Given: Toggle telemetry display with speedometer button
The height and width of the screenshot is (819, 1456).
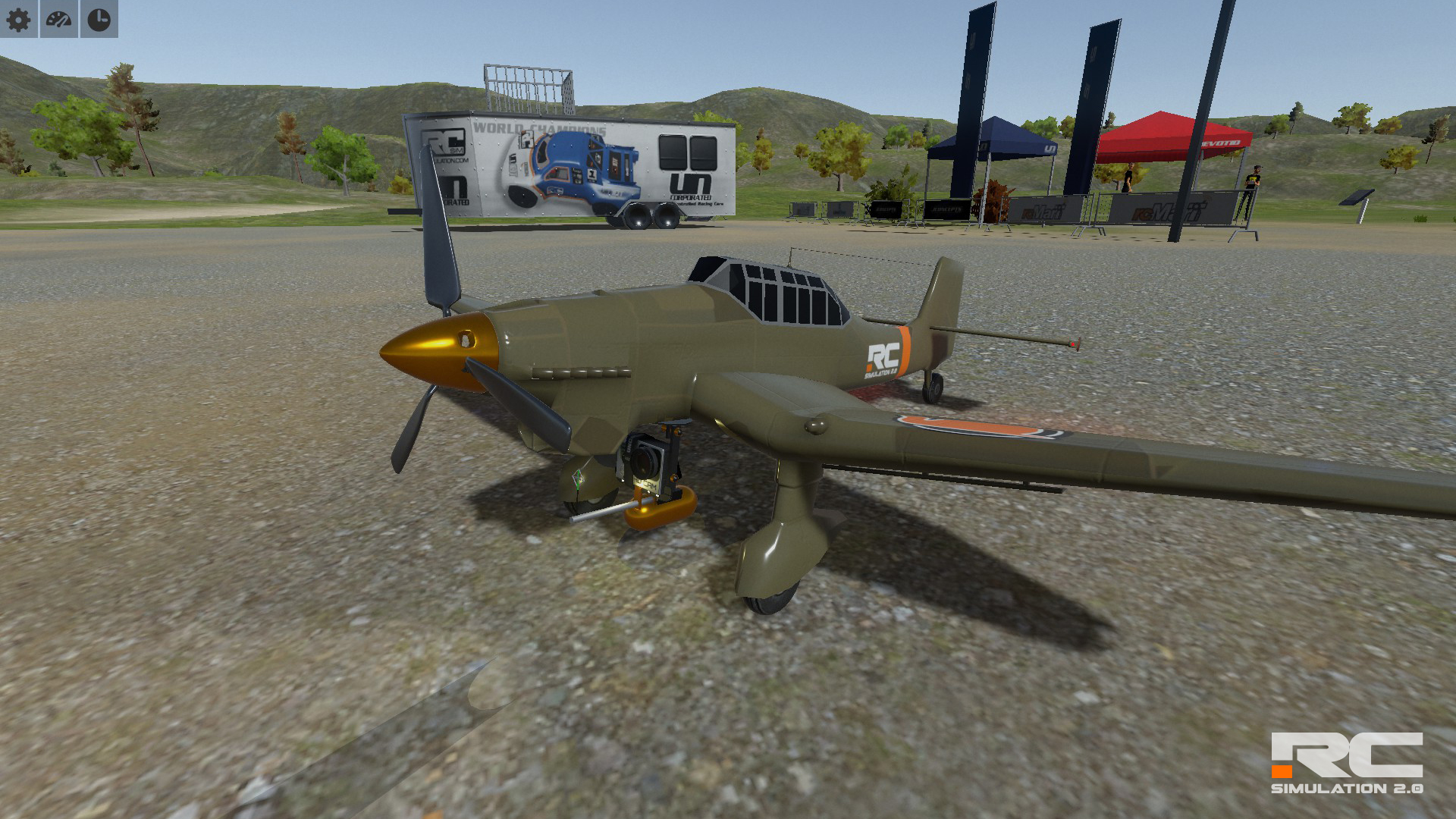Looking at the screenshot, I should [x=59, y=20].
